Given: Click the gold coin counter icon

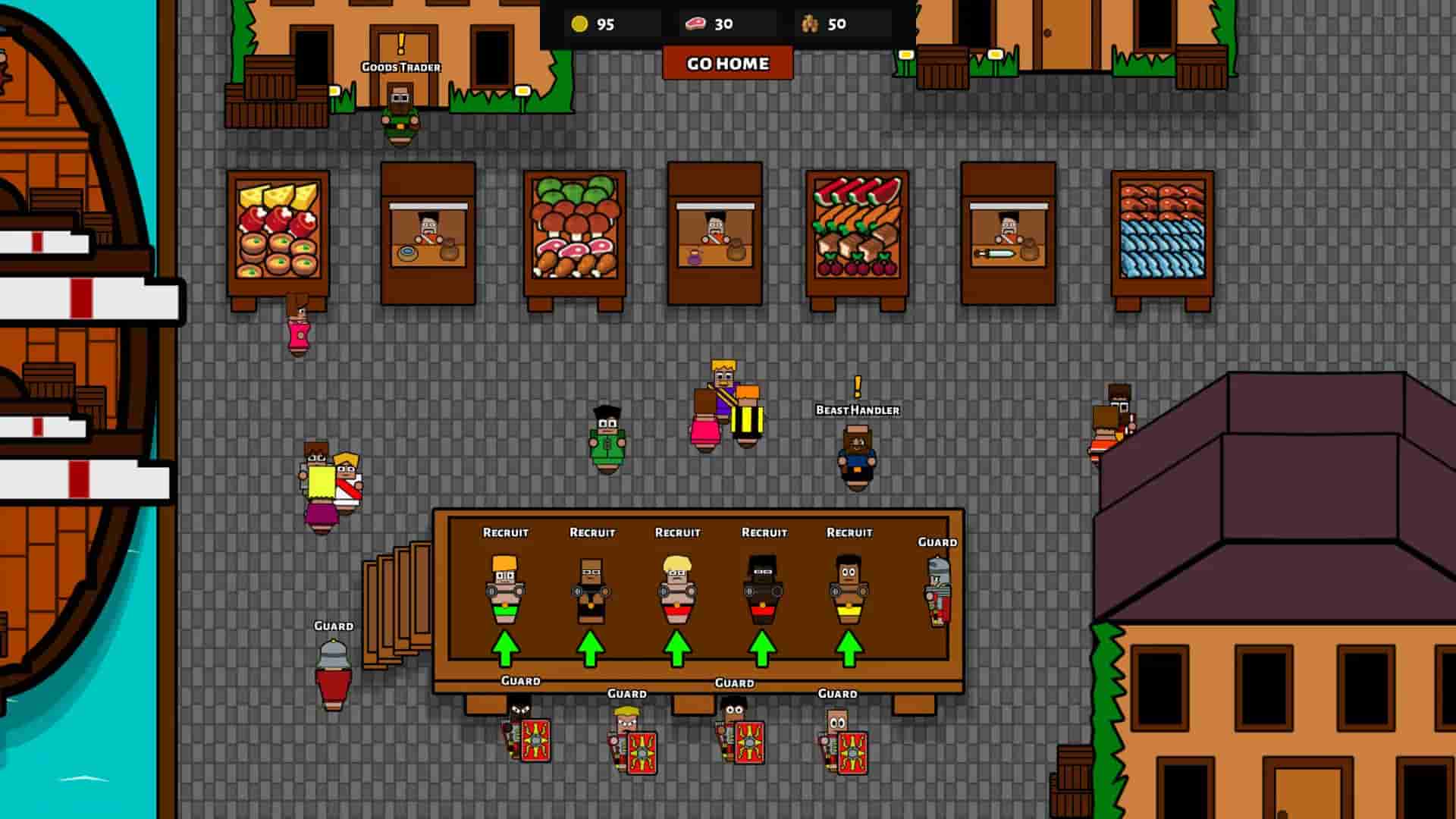Looking at the screenshot, I should pos(579,24).
